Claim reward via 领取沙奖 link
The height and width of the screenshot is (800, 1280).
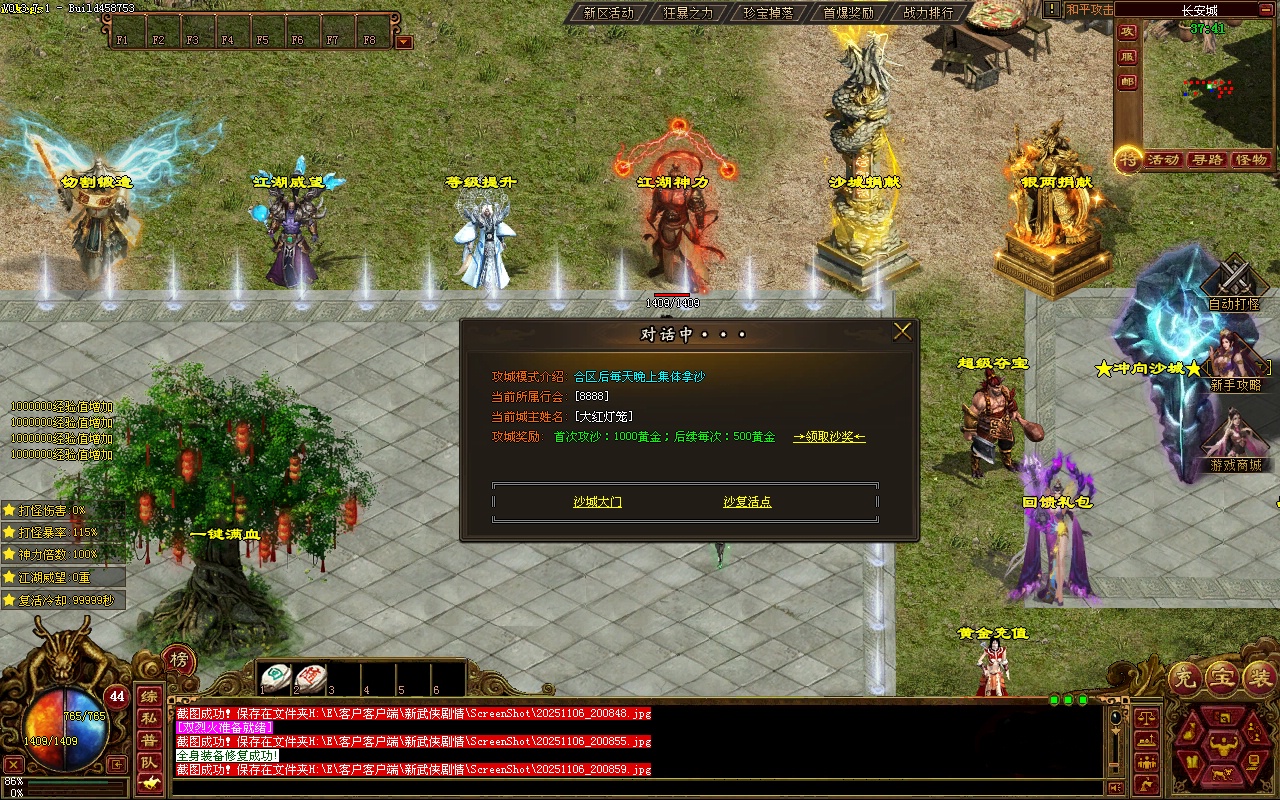pyautogui.click(x=829, y=437)
